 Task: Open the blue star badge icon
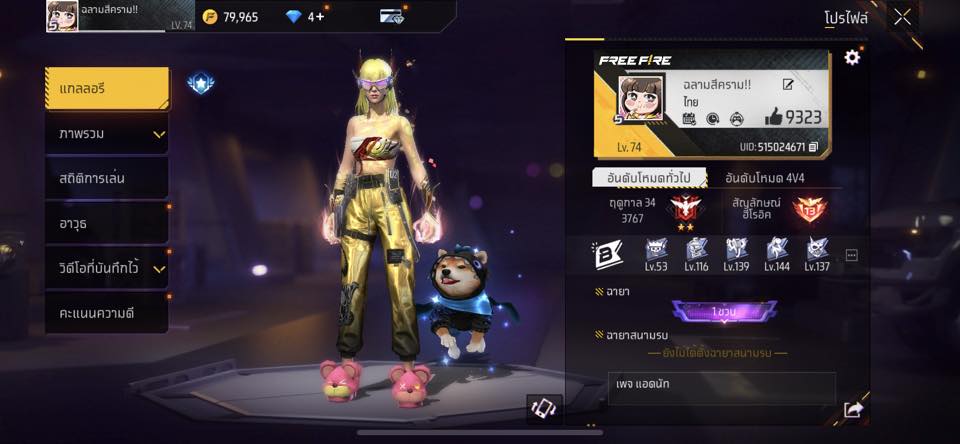pos(201,84)
